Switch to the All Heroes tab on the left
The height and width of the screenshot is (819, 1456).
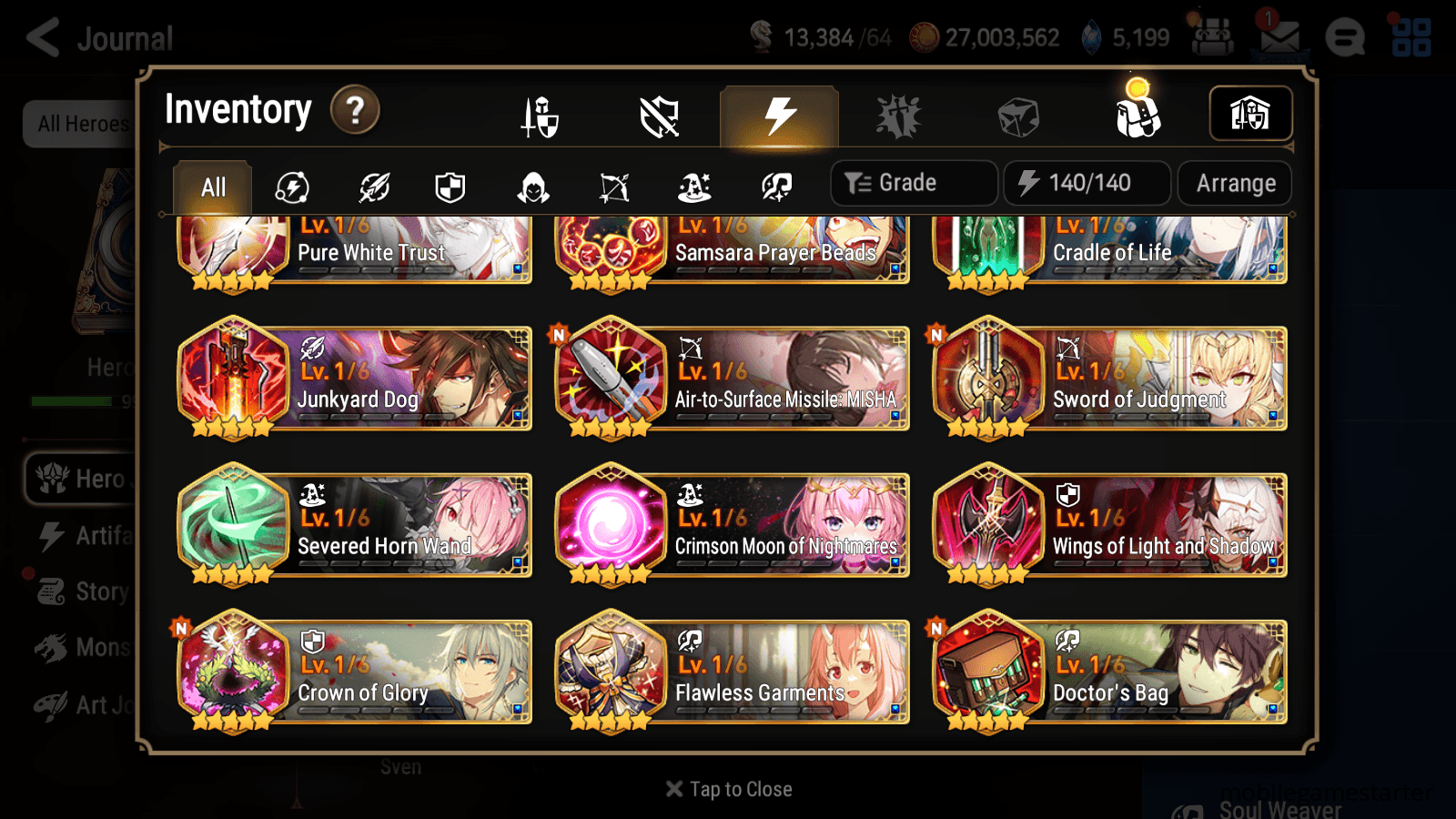[80, 125]
